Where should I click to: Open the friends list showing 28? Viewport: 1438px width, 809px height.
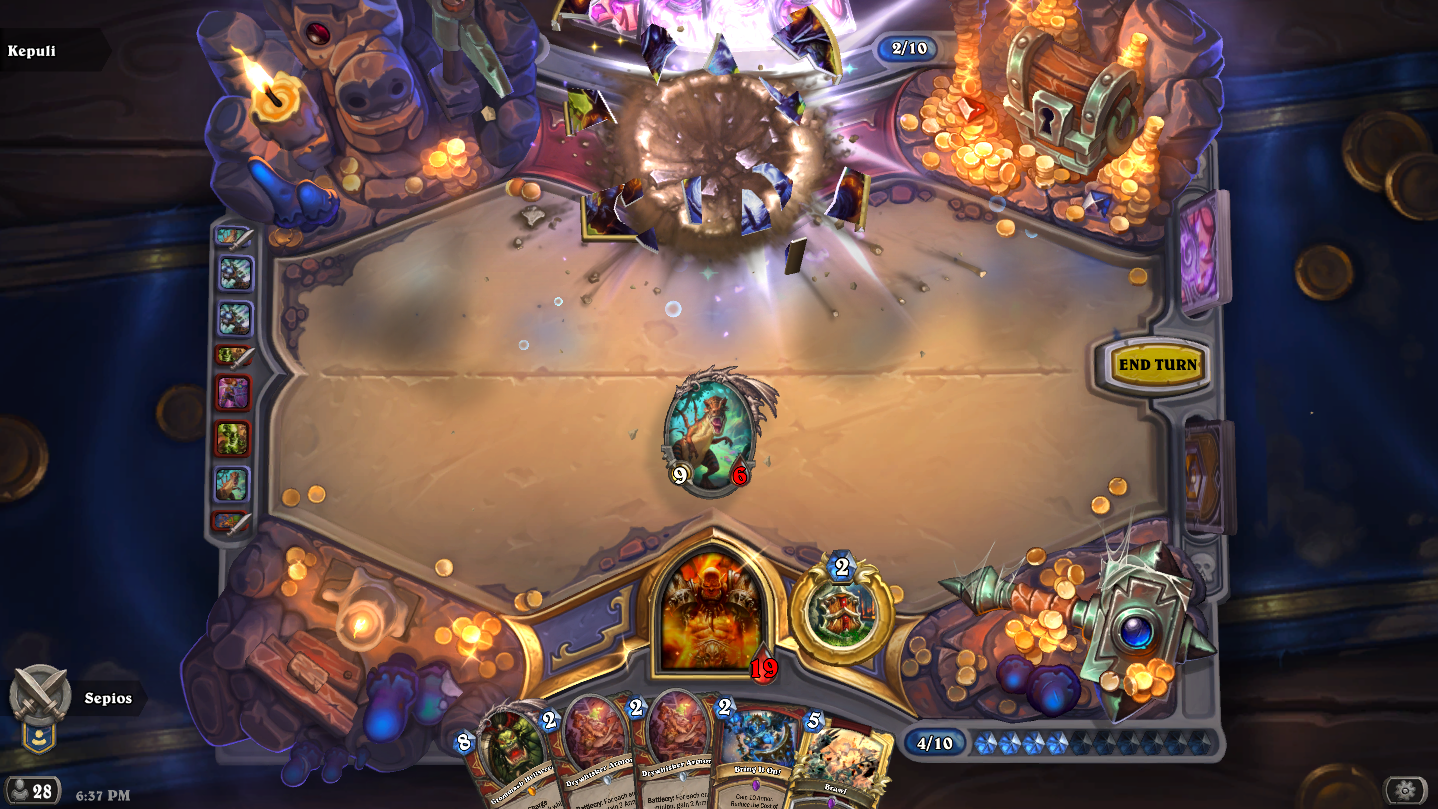pos(32,791)
